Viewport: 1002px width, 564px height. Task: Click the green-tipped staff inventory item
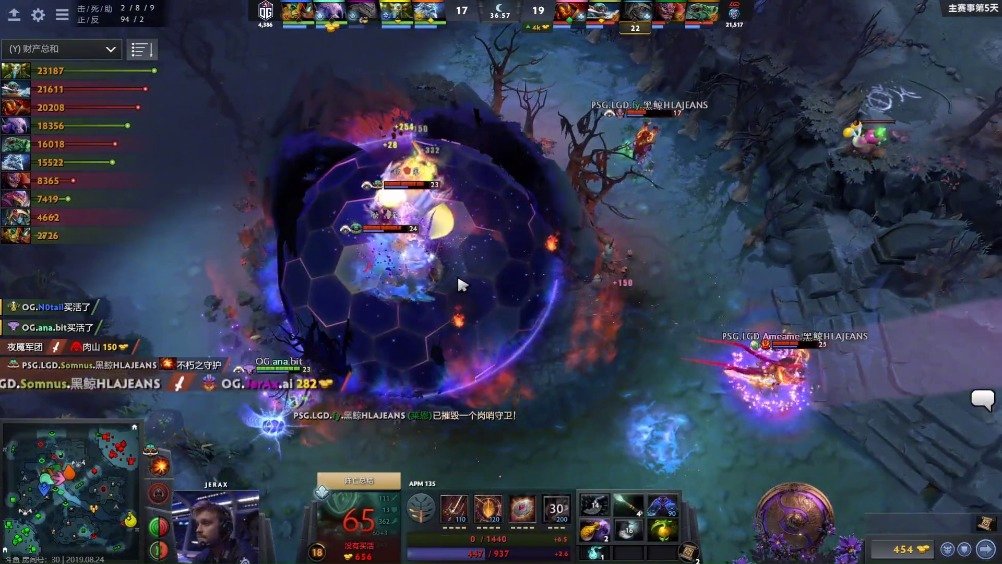(628, 506)
